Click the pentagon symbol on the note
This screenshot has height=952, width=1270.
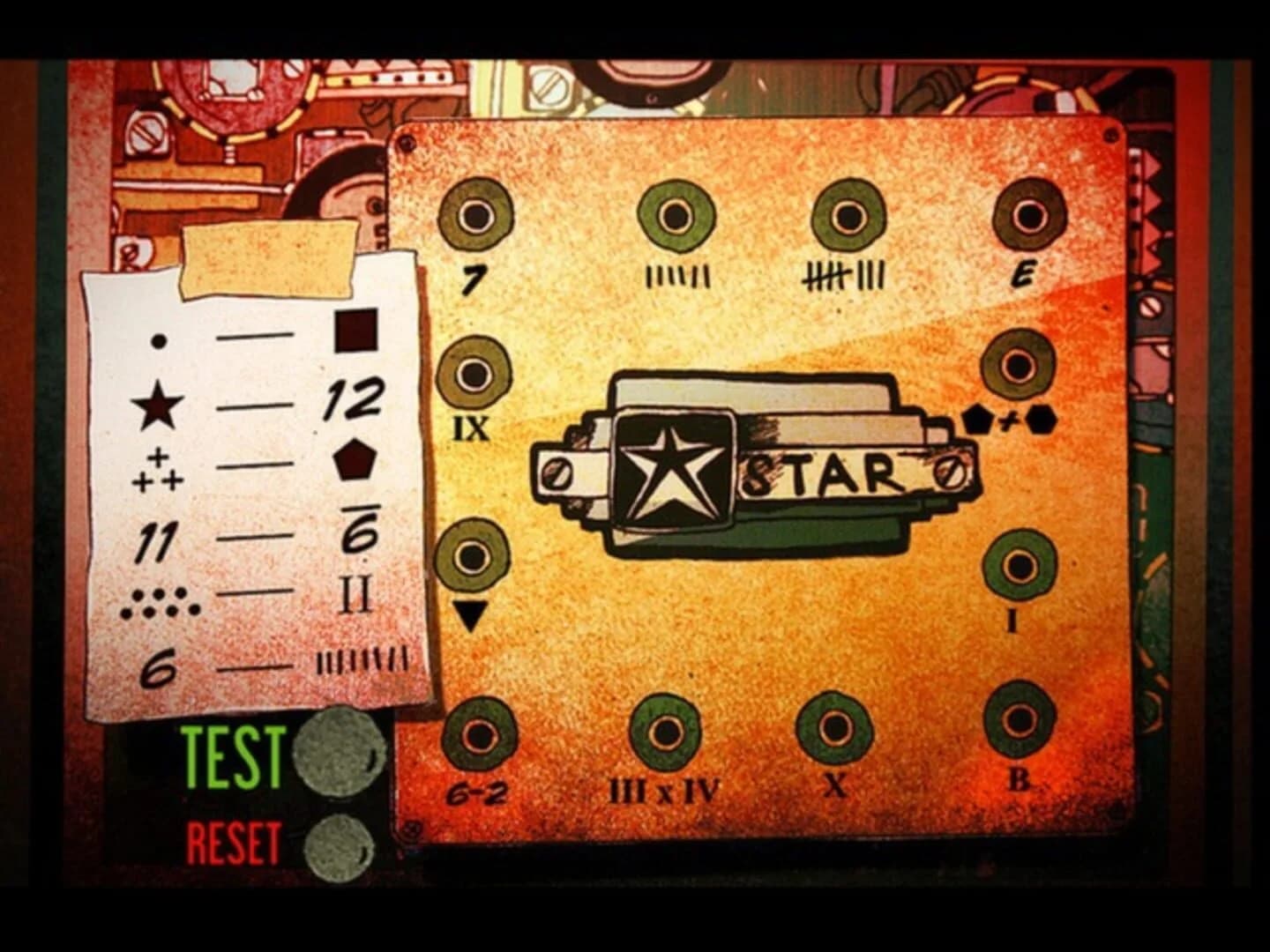tap(353, 457)
